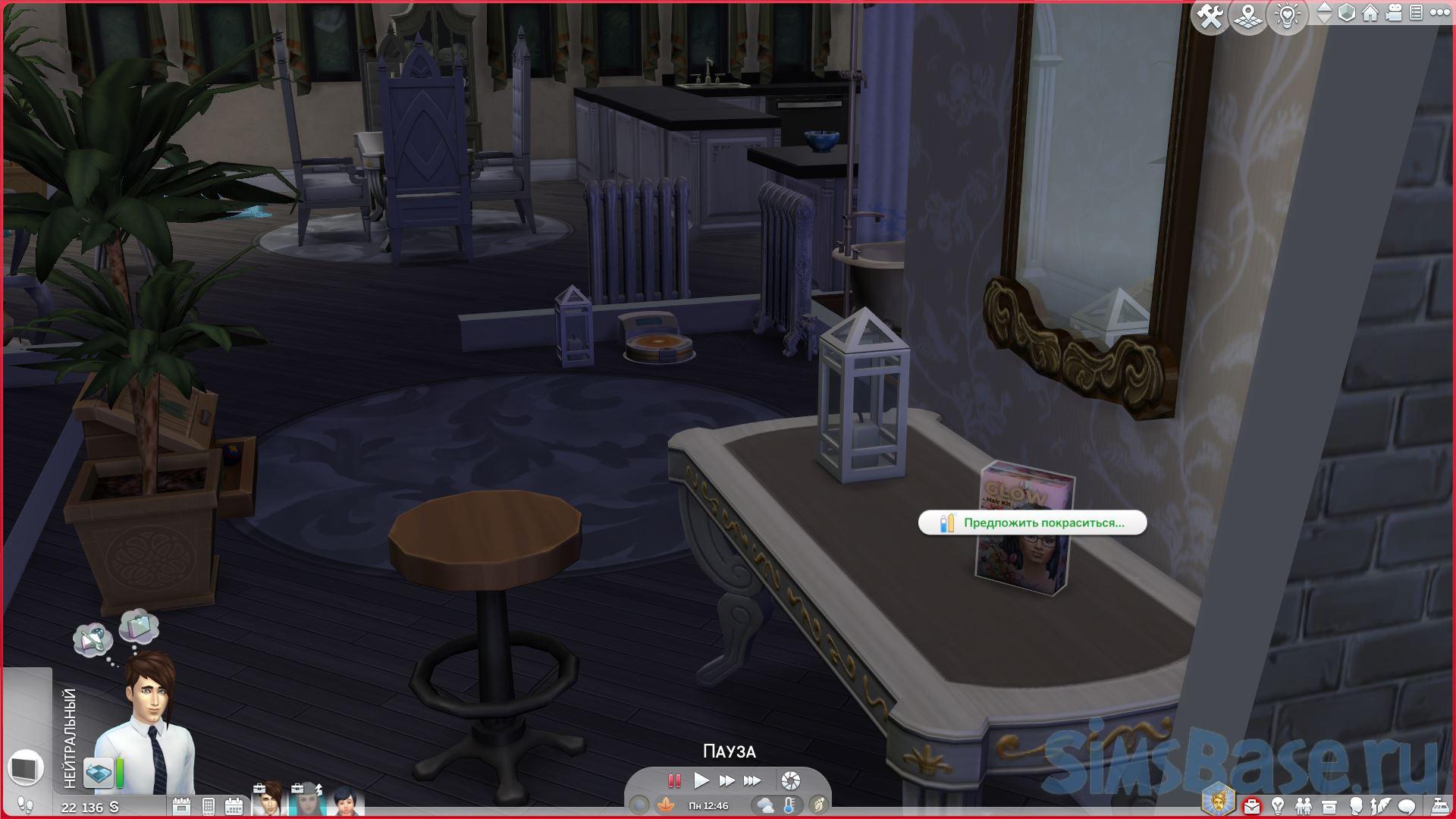This screenshot has width=1456, height=819.
Task: Click the house icon in the top toolbar
Action: [x=1370, y=13]
